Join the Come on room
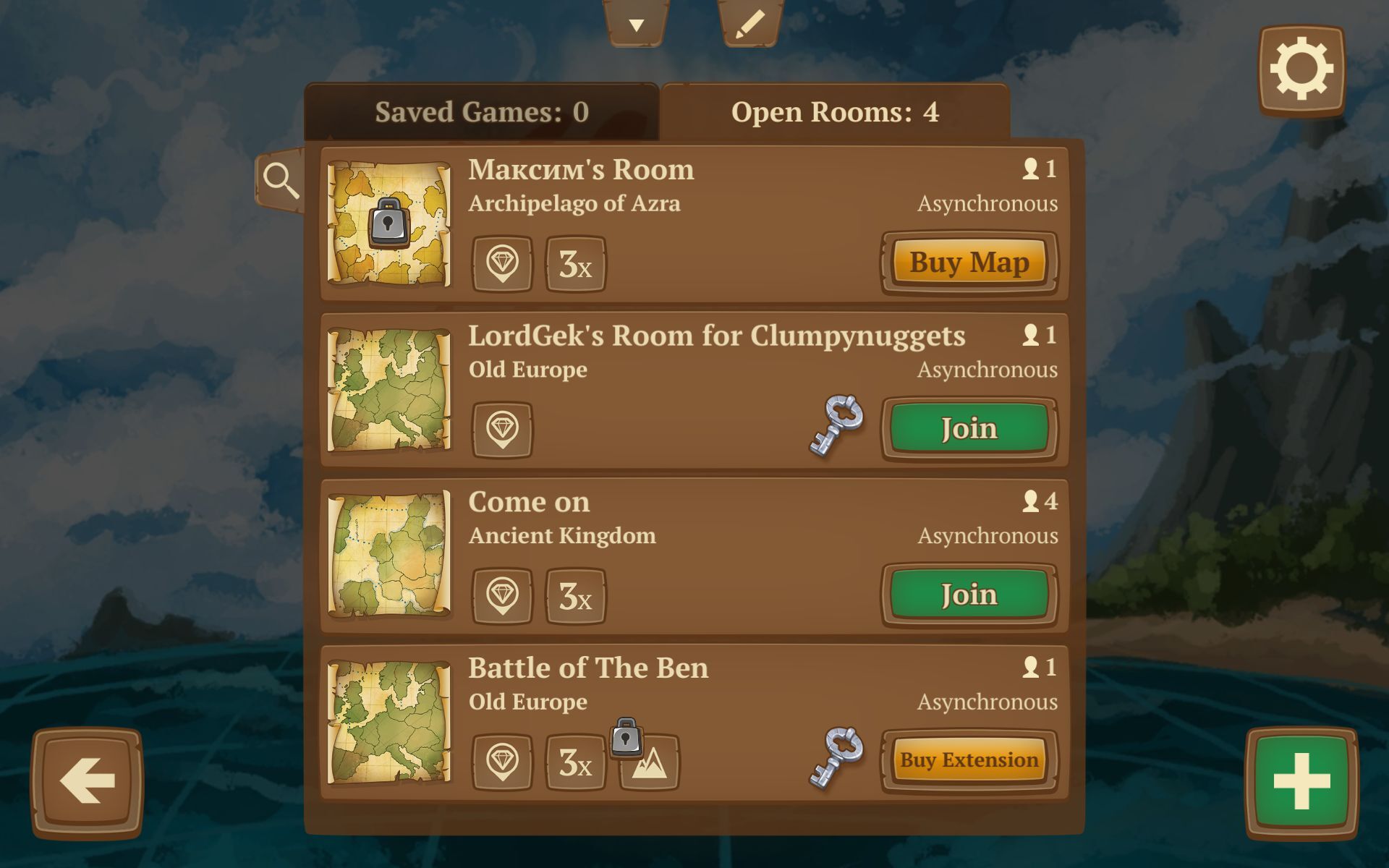 (x=969, y=595)
